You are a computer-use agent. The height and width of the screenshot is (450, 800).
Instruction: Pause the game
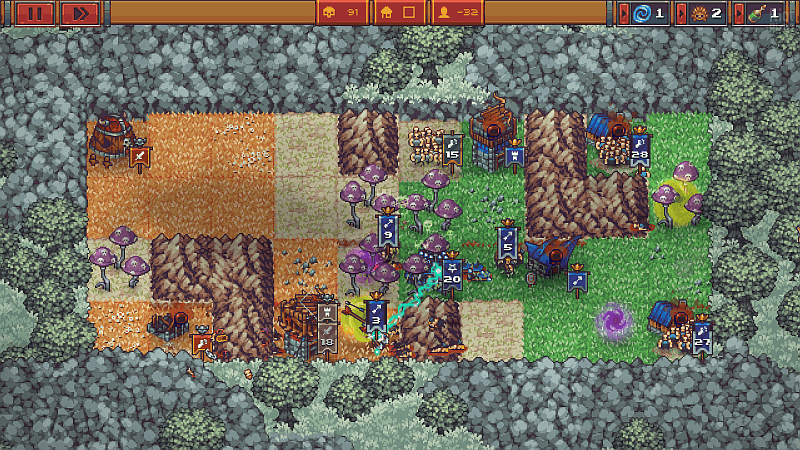(34, 13)
